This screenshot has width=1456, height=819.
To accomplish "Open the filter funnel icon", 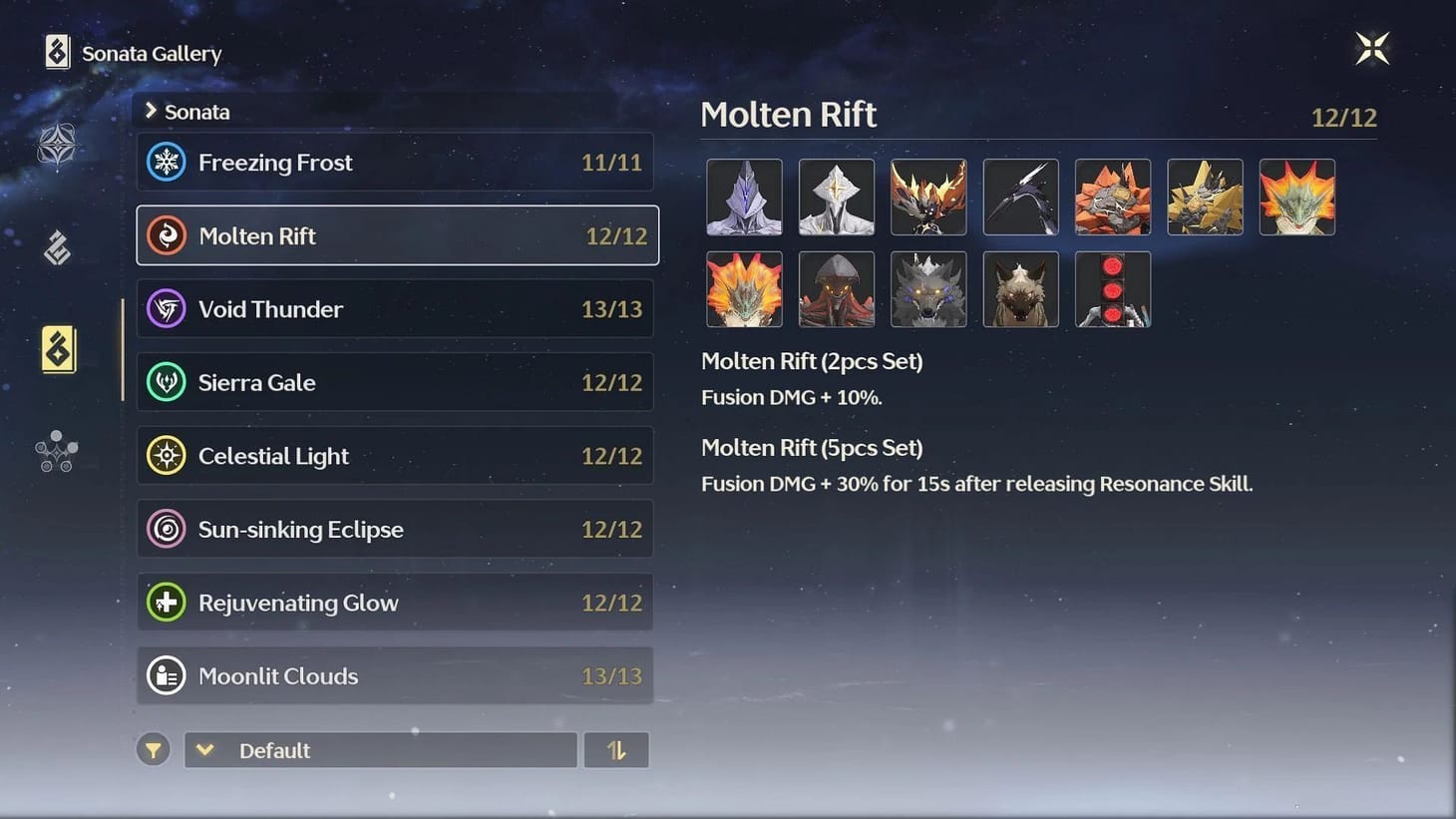I will pos(153,749).
